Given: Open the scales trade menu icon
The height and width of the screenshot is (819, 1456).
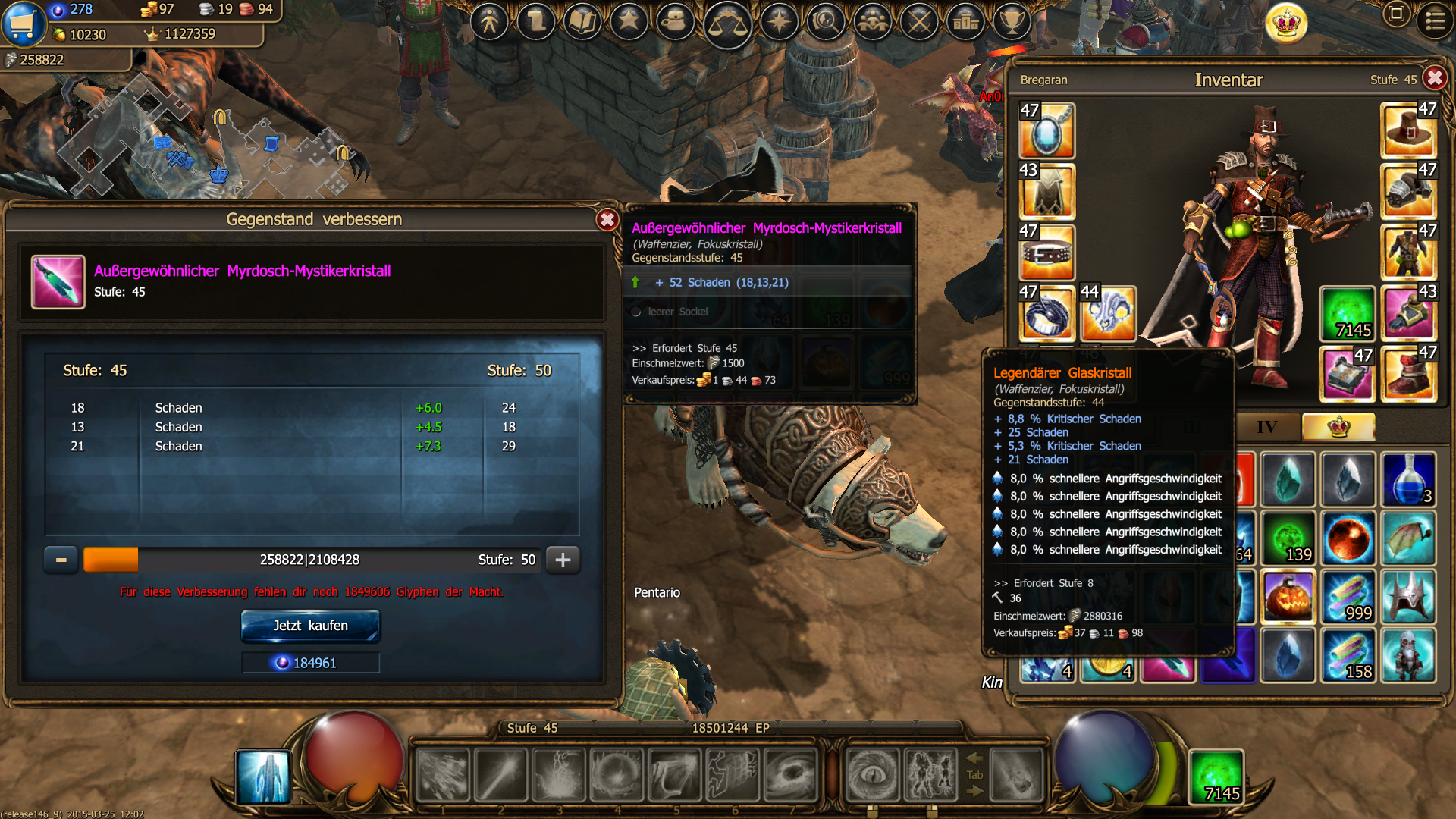Looking at the screenshot, I should click(x=727, y=23).
